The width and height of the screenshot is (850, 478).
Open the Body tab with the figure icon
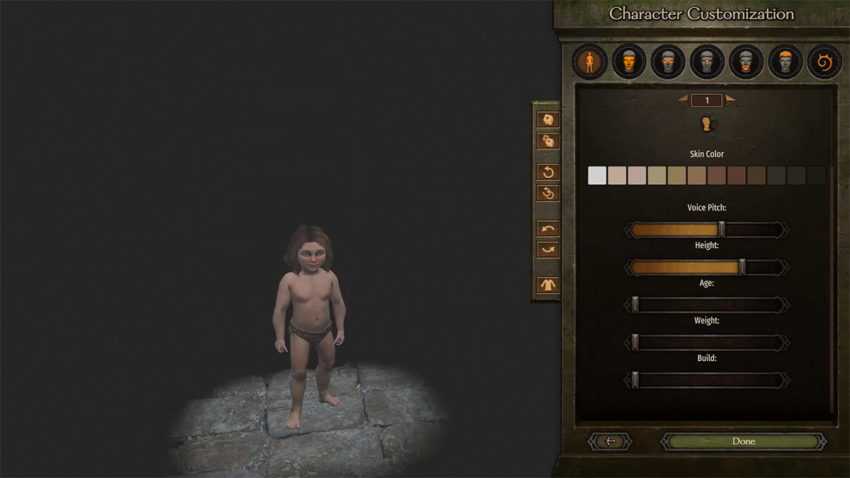coord(590,63)
